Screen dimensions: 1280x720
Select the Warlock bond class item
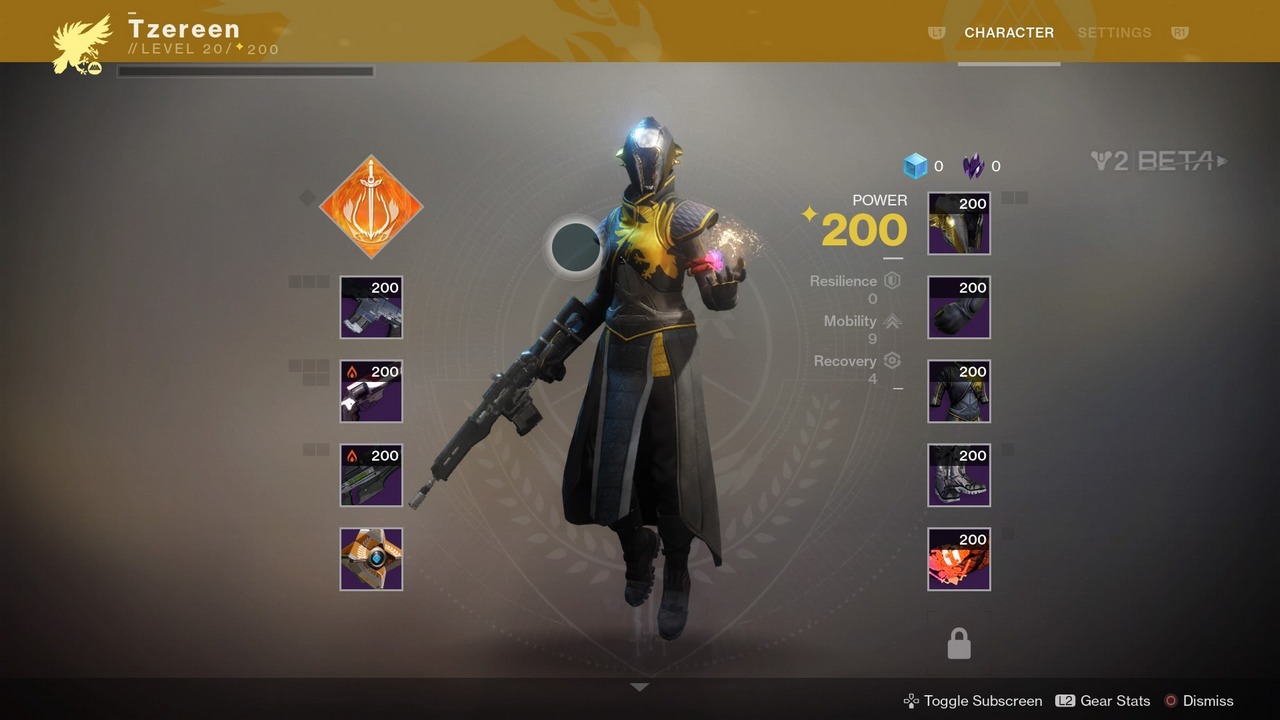[958, 559]
